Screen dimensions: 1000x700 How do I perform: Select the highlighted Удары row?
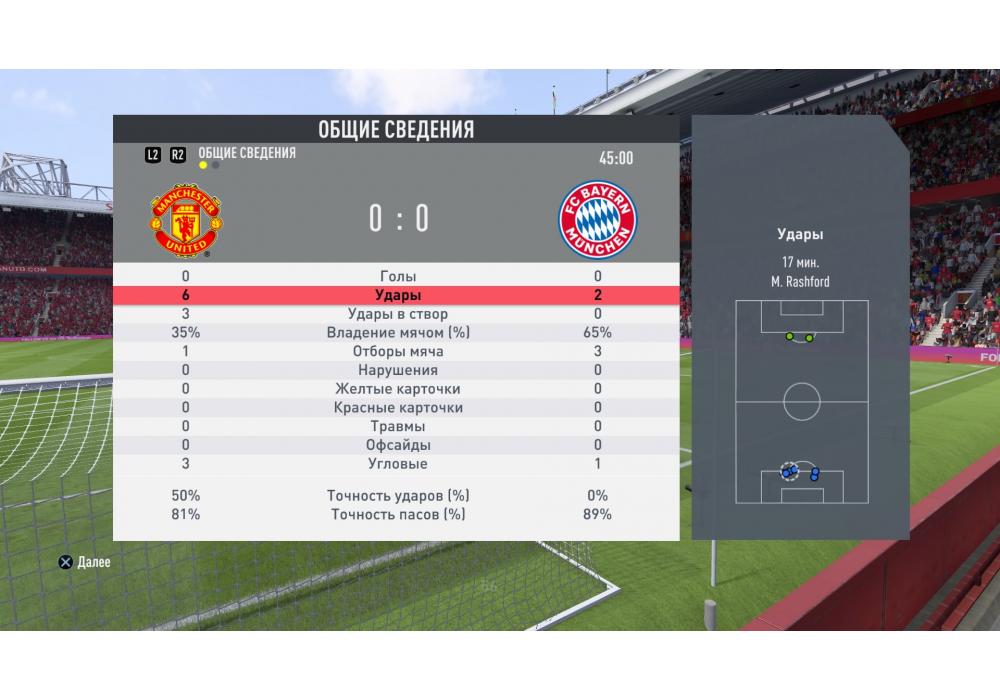(398, 295)
